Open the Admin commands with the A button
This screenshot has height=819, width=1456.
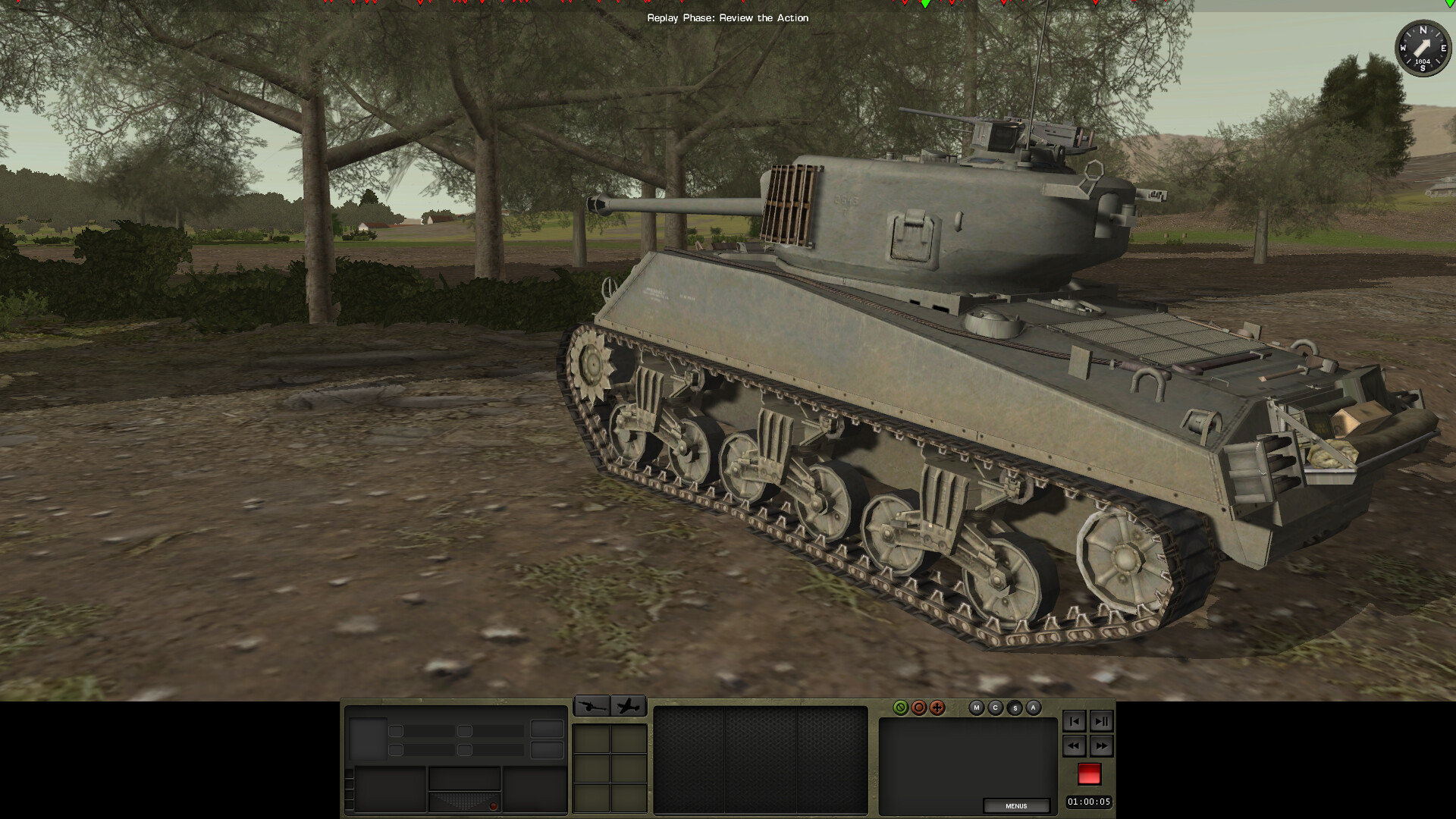1033,708
